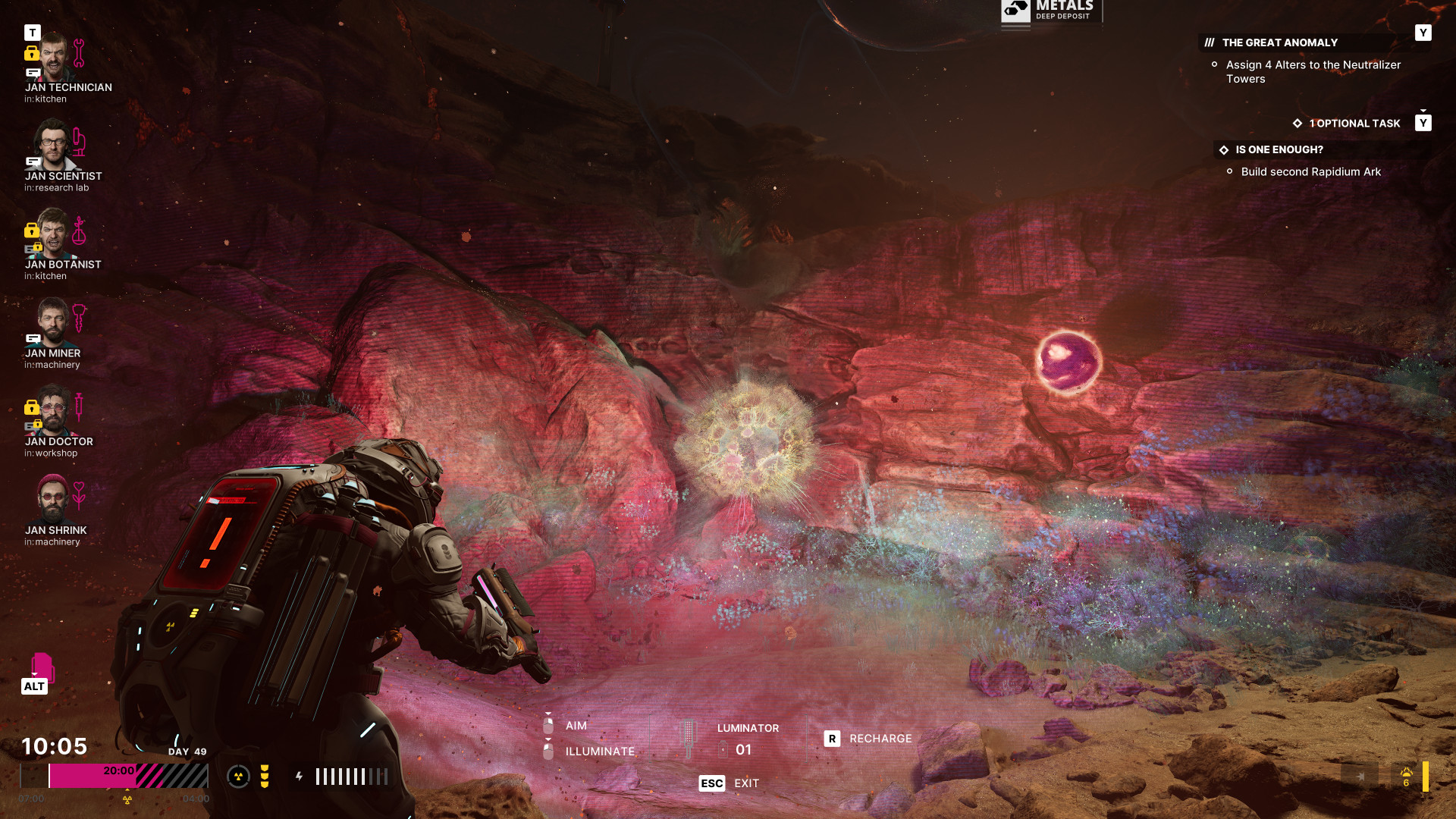Select Jan Doctor's portrait

pos(53,410)
